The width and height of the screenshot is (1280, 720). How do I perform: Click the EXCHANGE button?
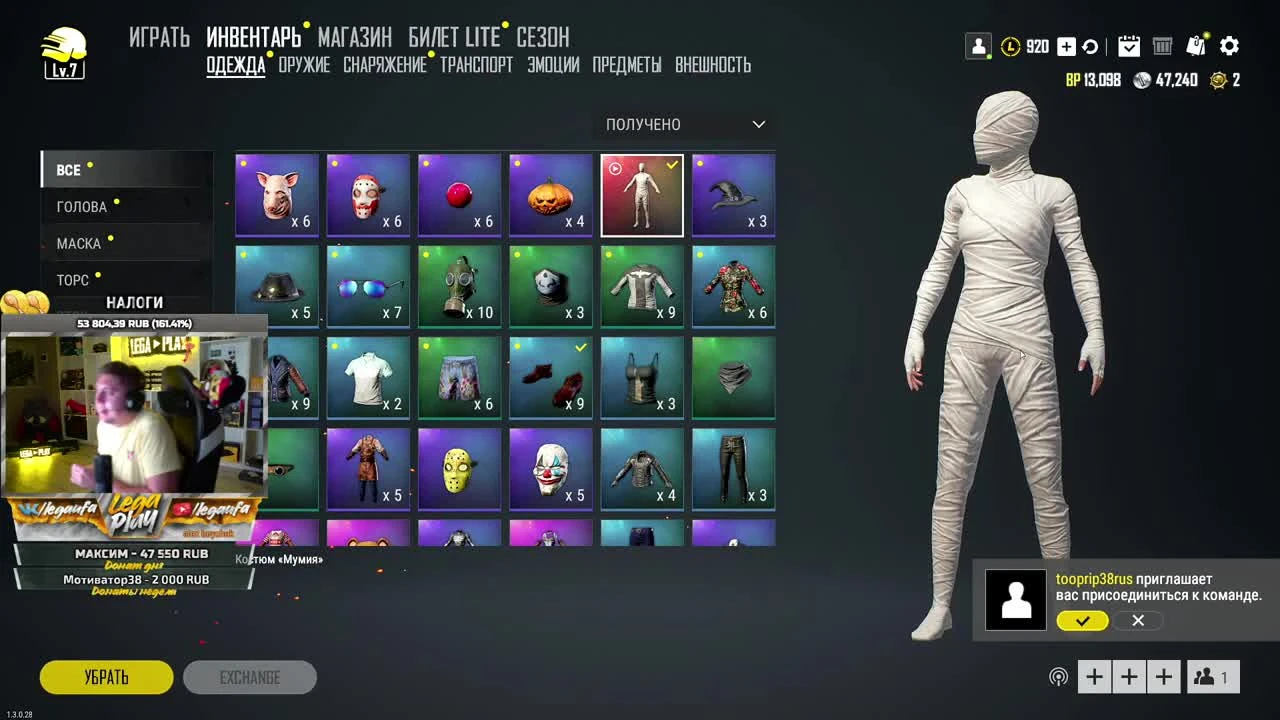click(x=250, y=676)
